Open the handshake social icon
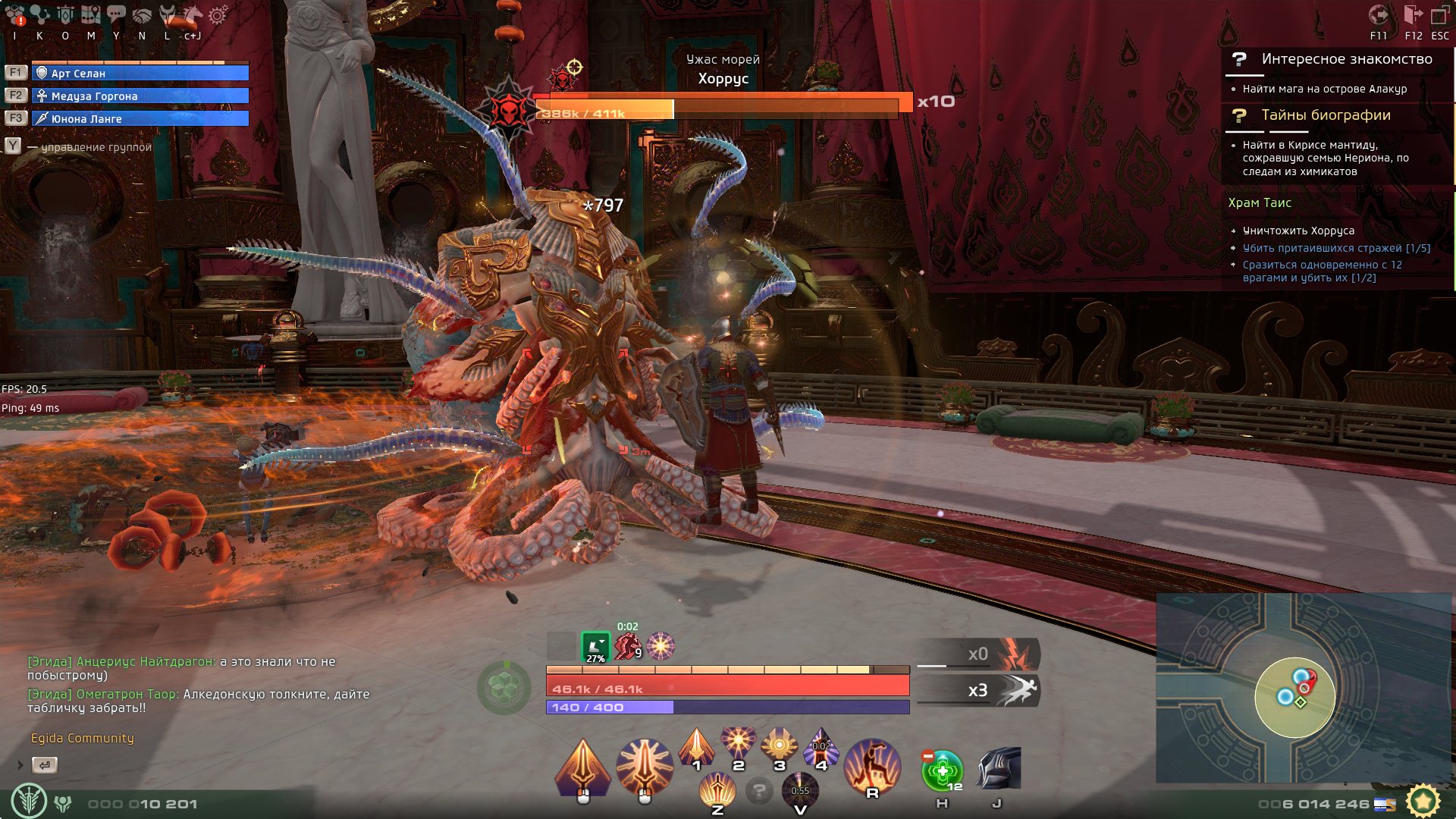 142,15
